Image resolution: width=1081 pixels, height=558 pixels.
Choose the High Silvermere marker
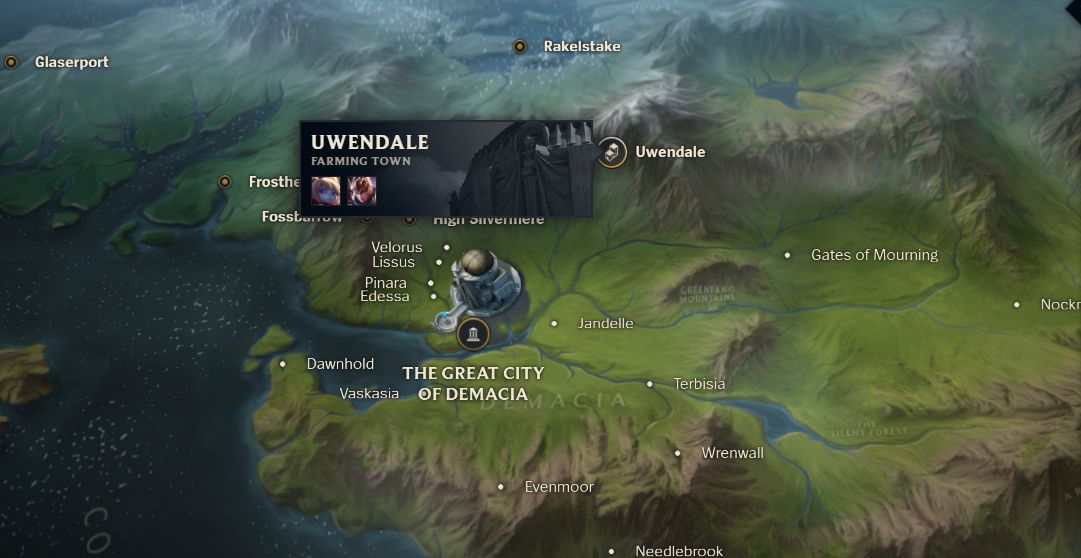(x=410, y=219)
